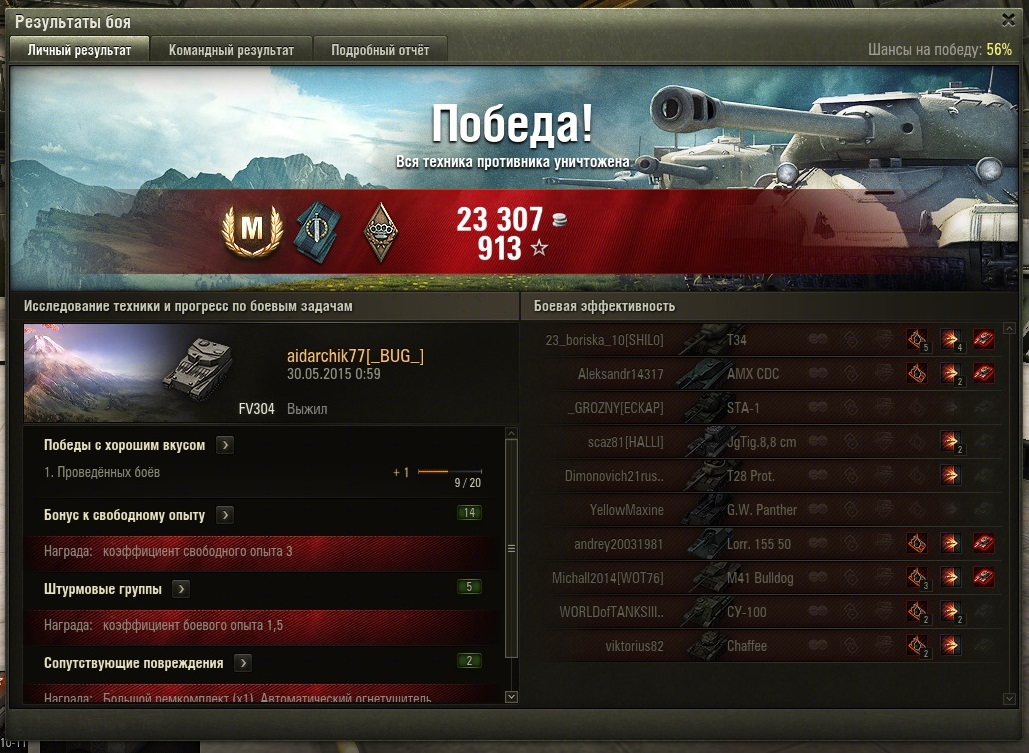Select the scaz81 JgTig.8,8 cm row

point(760,442)
